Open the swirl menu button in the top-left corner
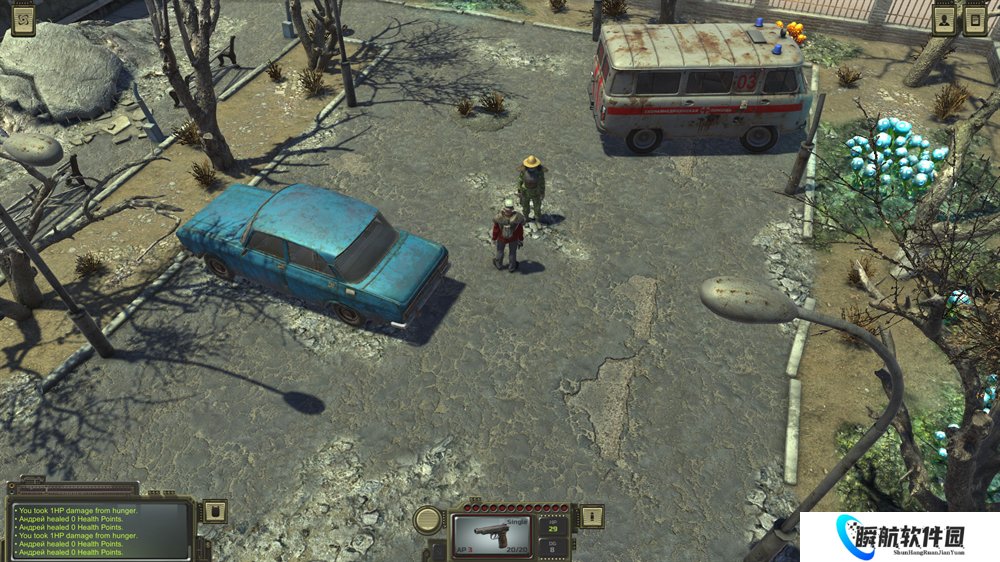The height and width of the screenshot is (562, 1000). [24, 19]
